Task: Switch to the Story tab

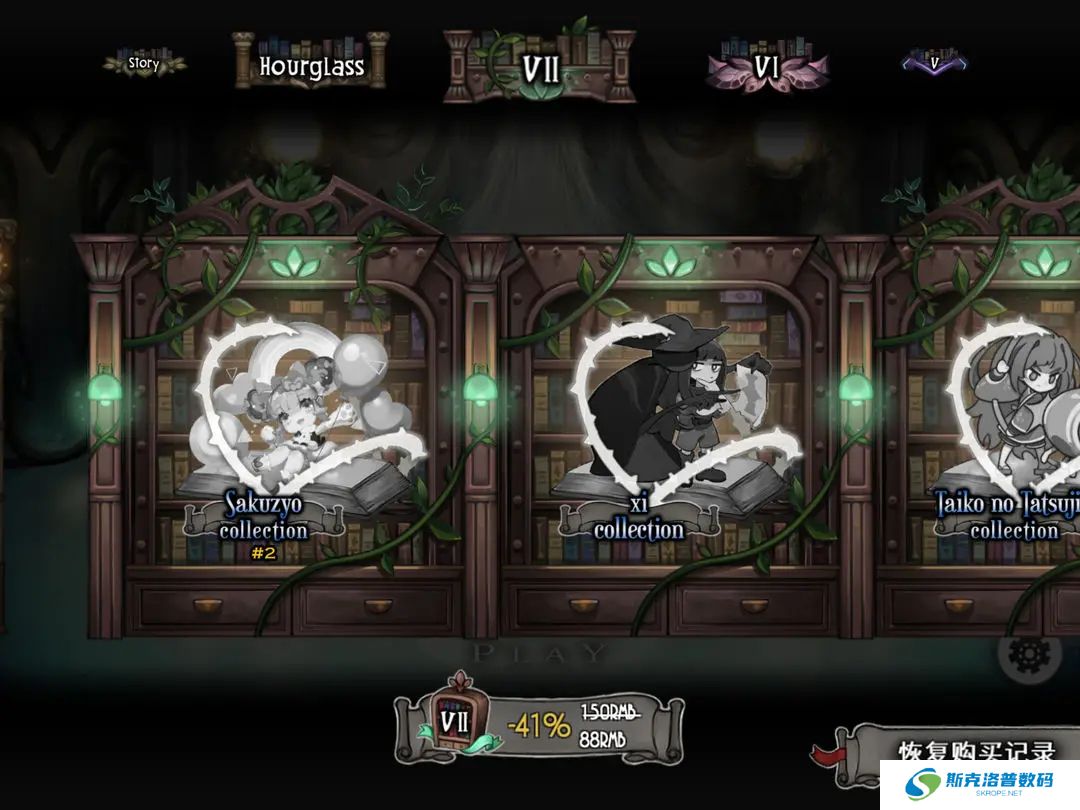Action: point(144,64)
